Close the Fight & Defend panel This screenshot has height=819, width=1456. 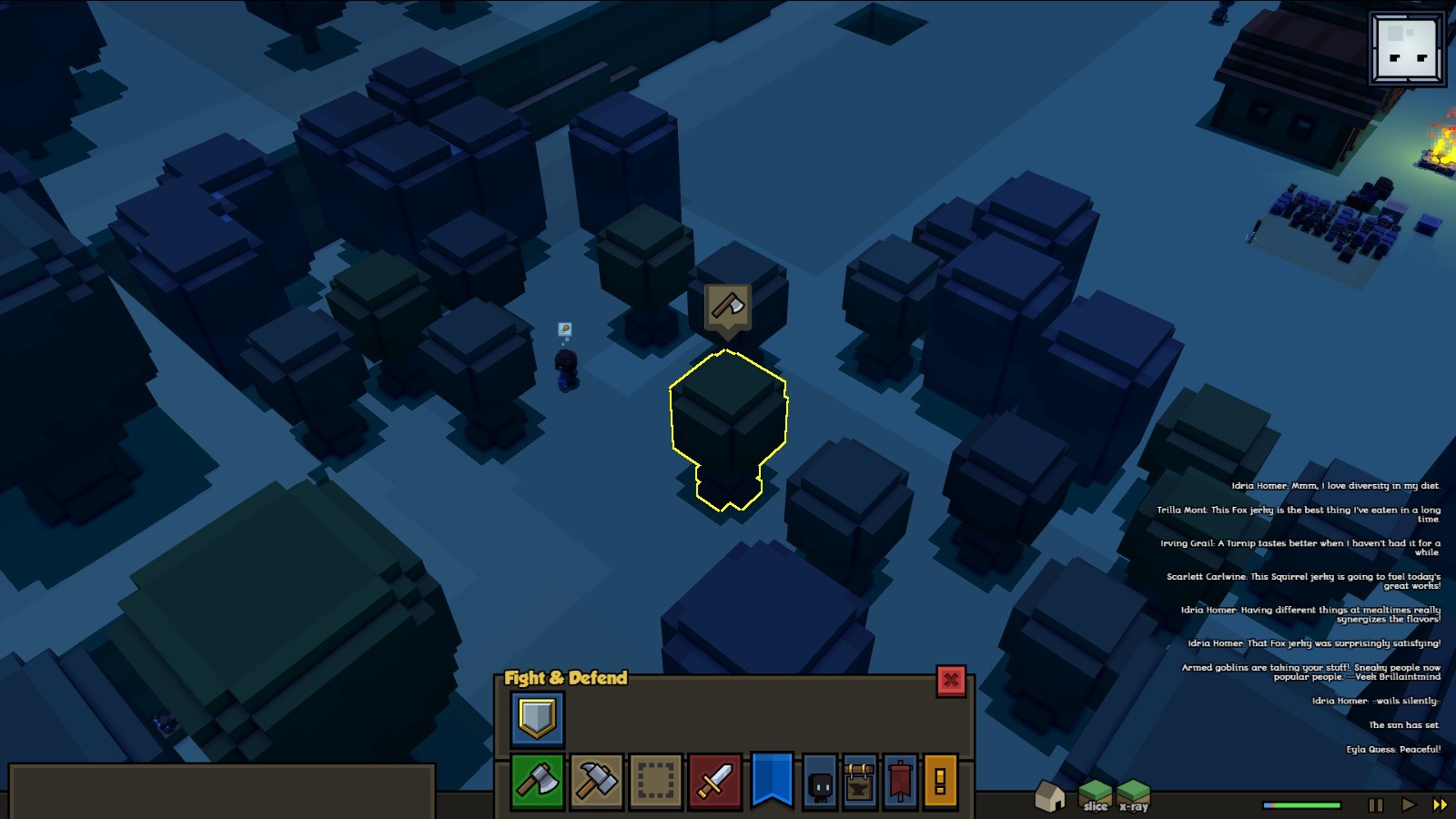point(951,681)
